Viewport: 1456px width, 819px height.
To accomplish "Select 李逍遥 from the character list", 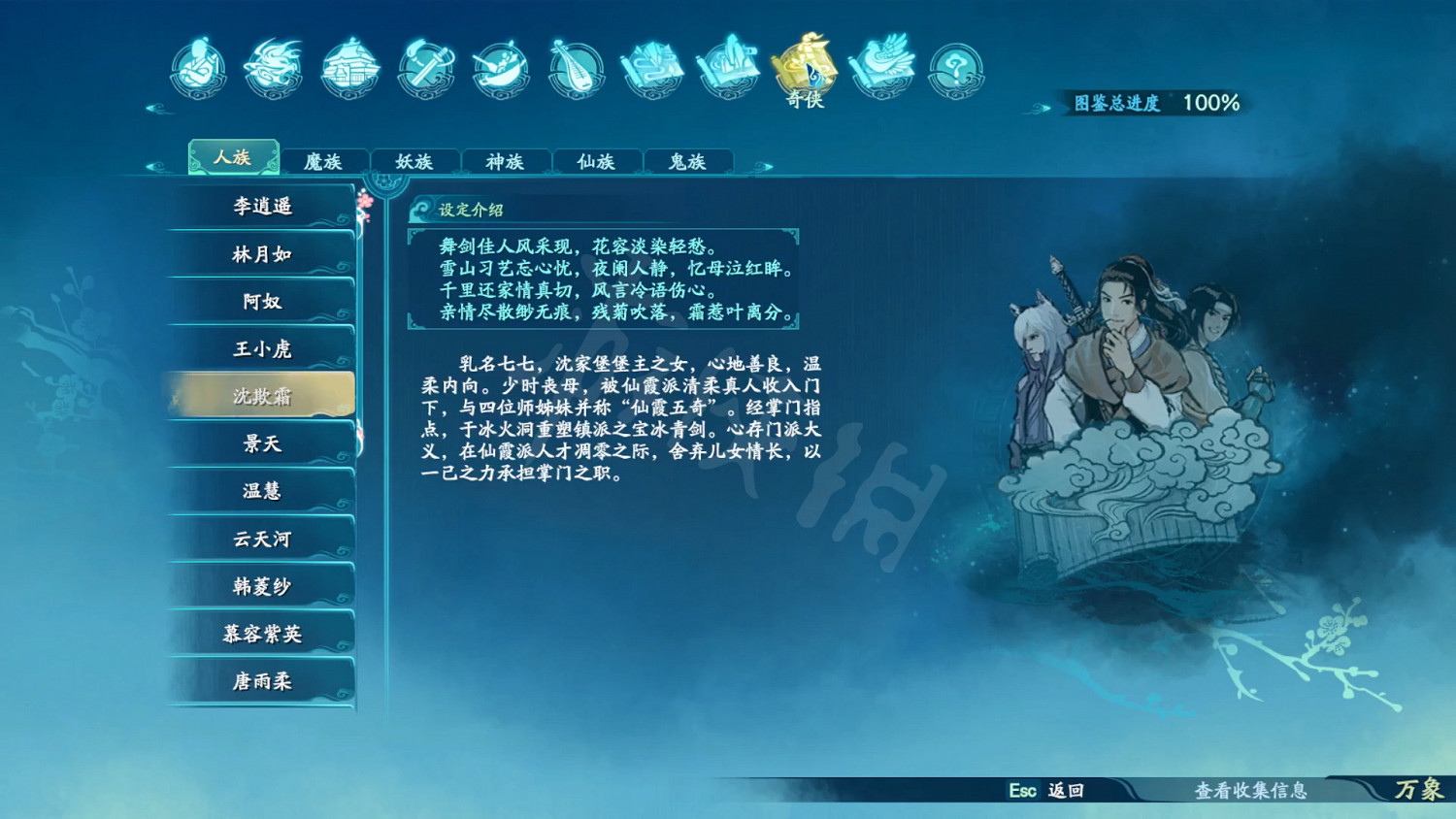I will coord(260,207).
